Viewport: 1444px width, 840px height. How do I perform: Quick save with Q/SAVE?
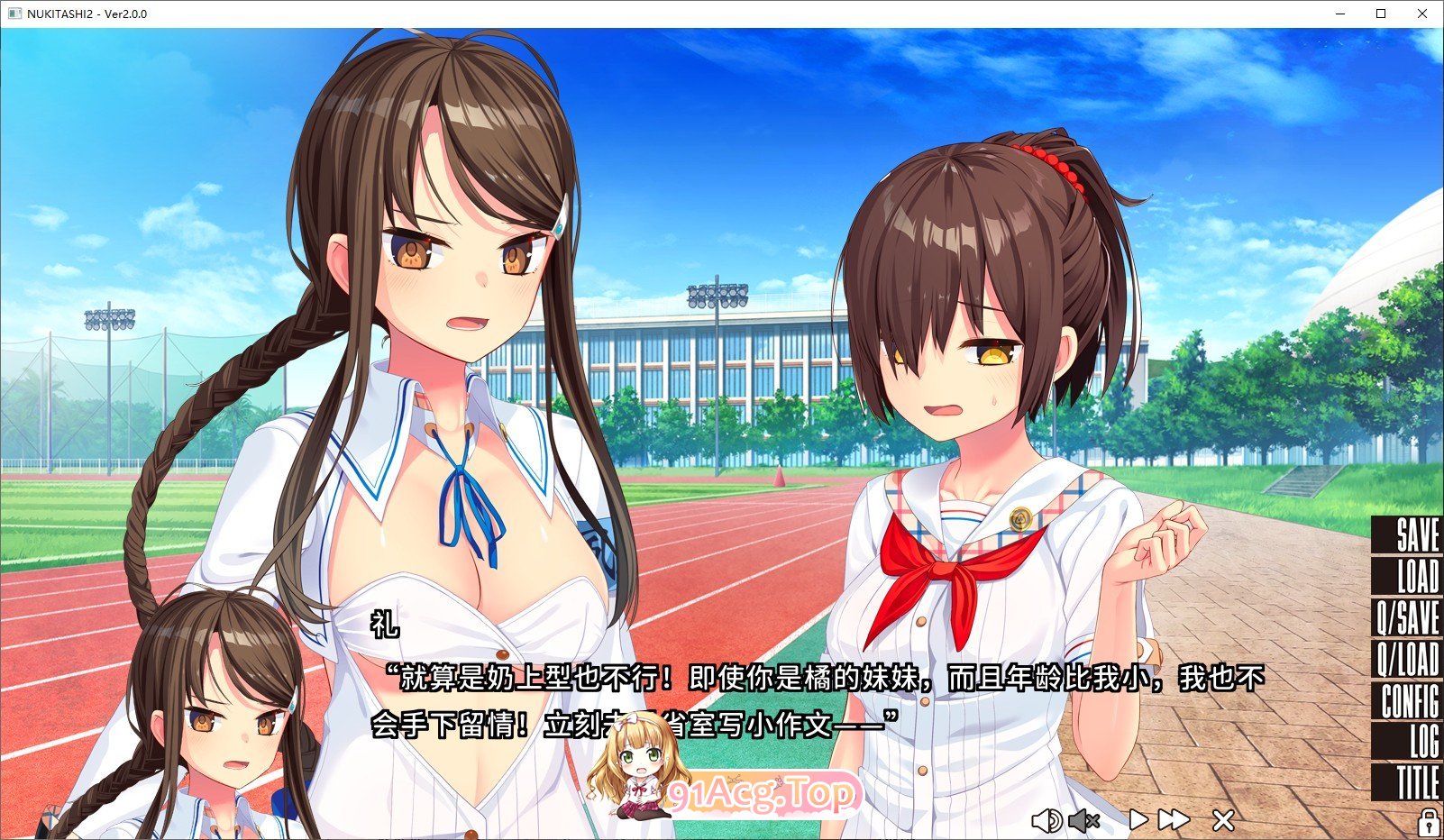(1408, 618)
